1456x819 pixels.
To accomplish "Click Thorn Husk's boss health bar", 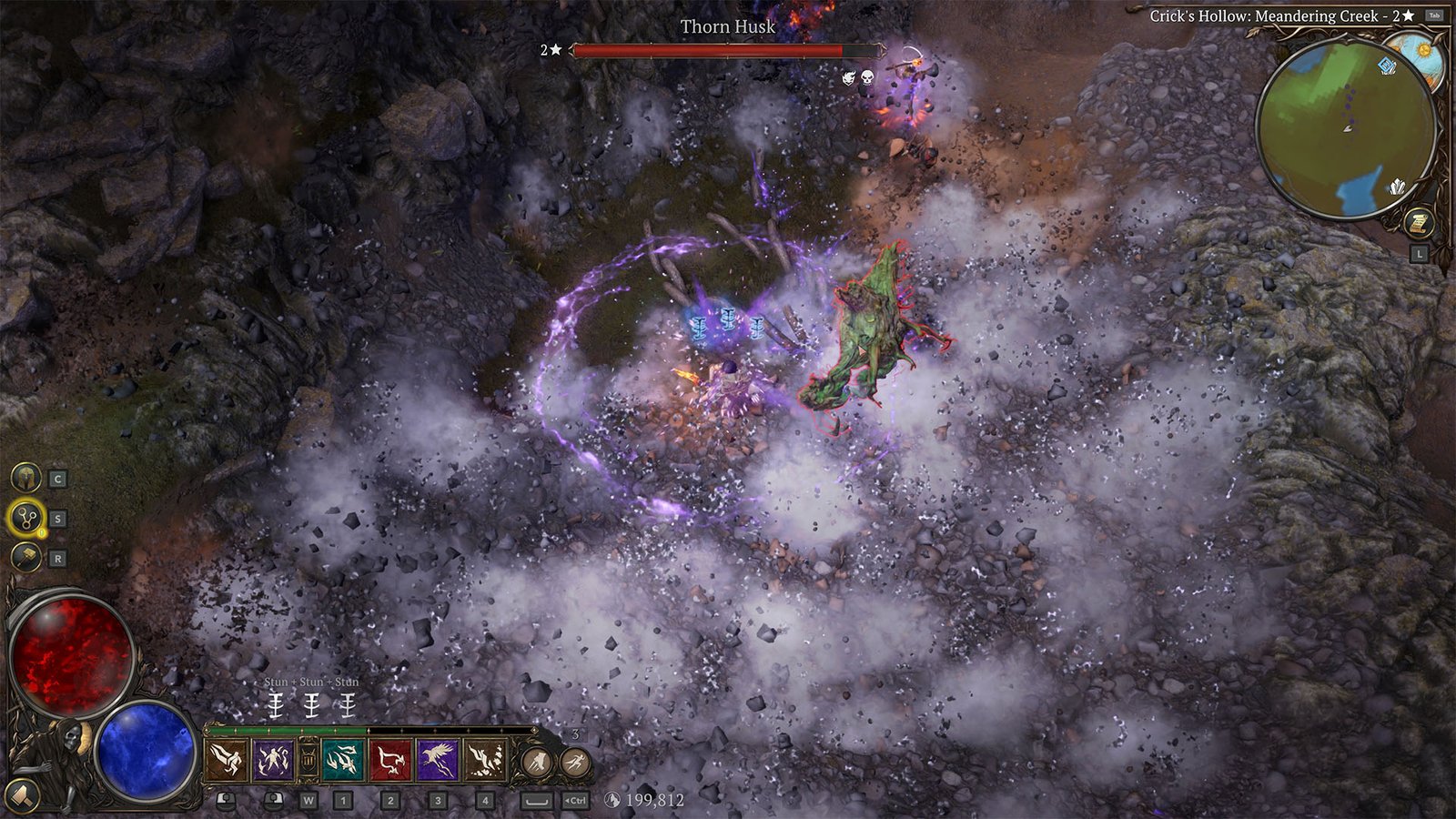I will (723, 52).
